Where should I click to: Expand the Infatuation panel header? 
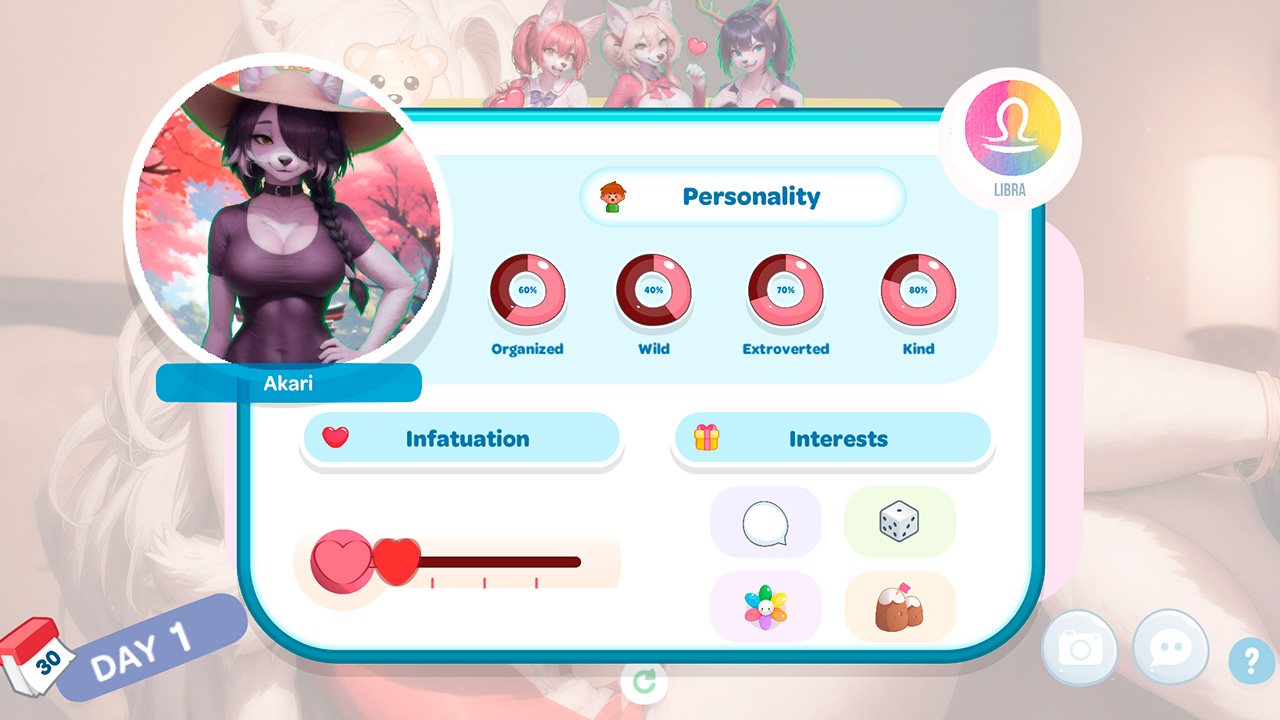click(460, 438)
